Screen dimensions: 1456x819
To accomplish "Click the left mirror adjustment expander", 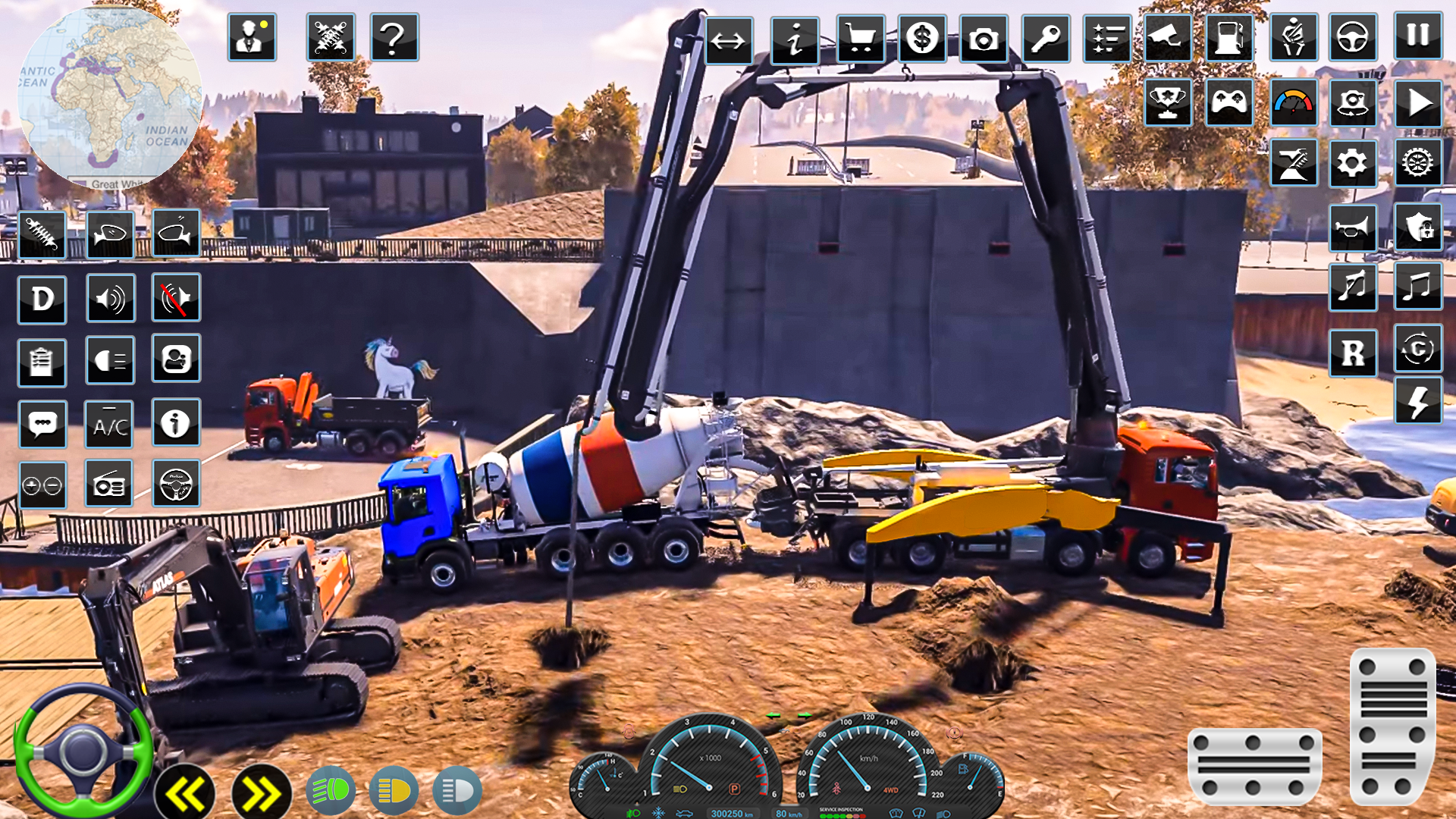I will click(x=110, y=233).
